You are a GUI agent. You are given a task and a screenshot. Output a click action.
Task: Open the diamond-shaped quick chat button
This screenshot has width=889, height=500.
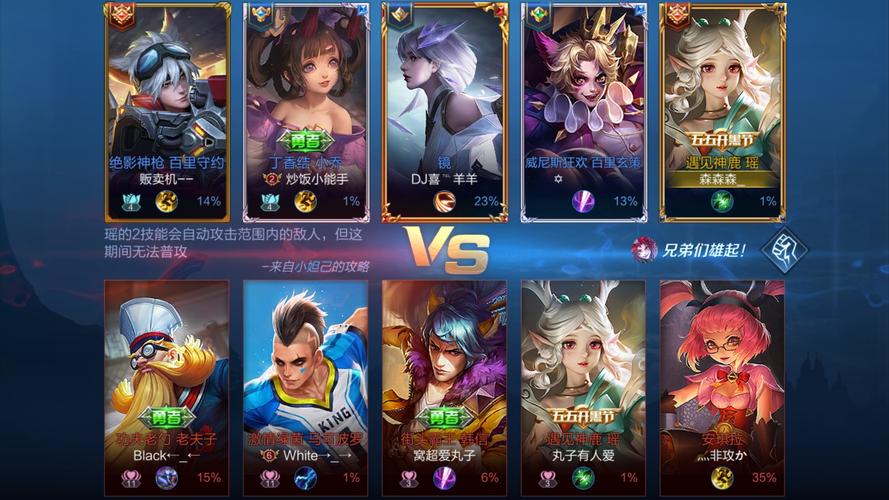coord(784,250)
